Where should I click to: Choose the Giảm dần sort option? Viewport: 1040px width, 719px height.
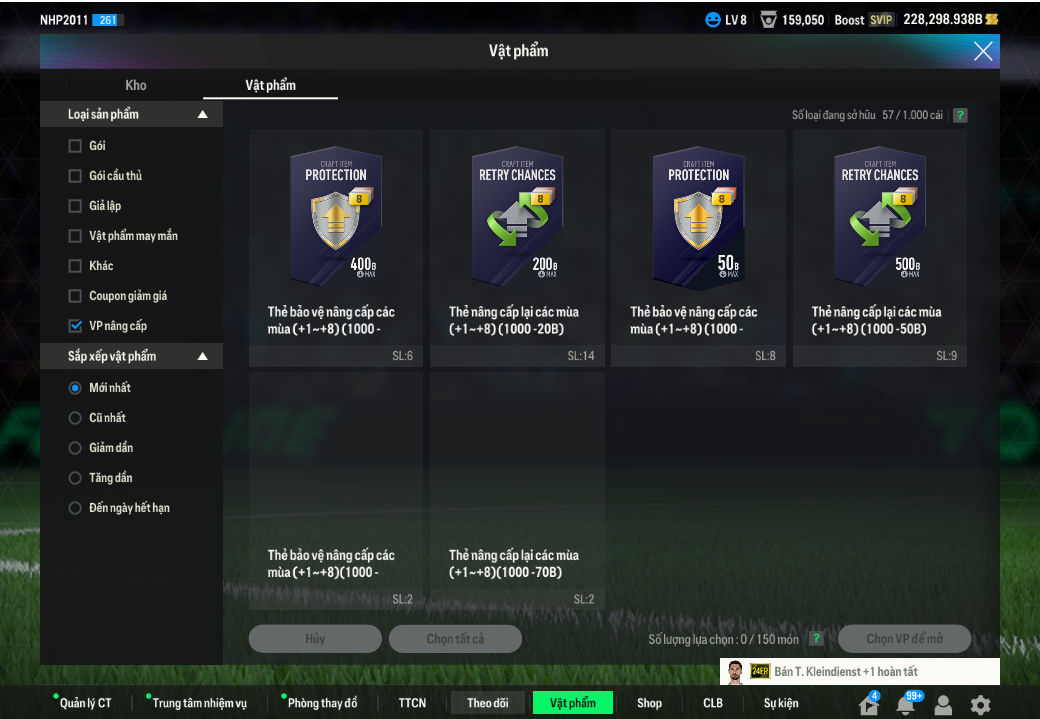75,448
